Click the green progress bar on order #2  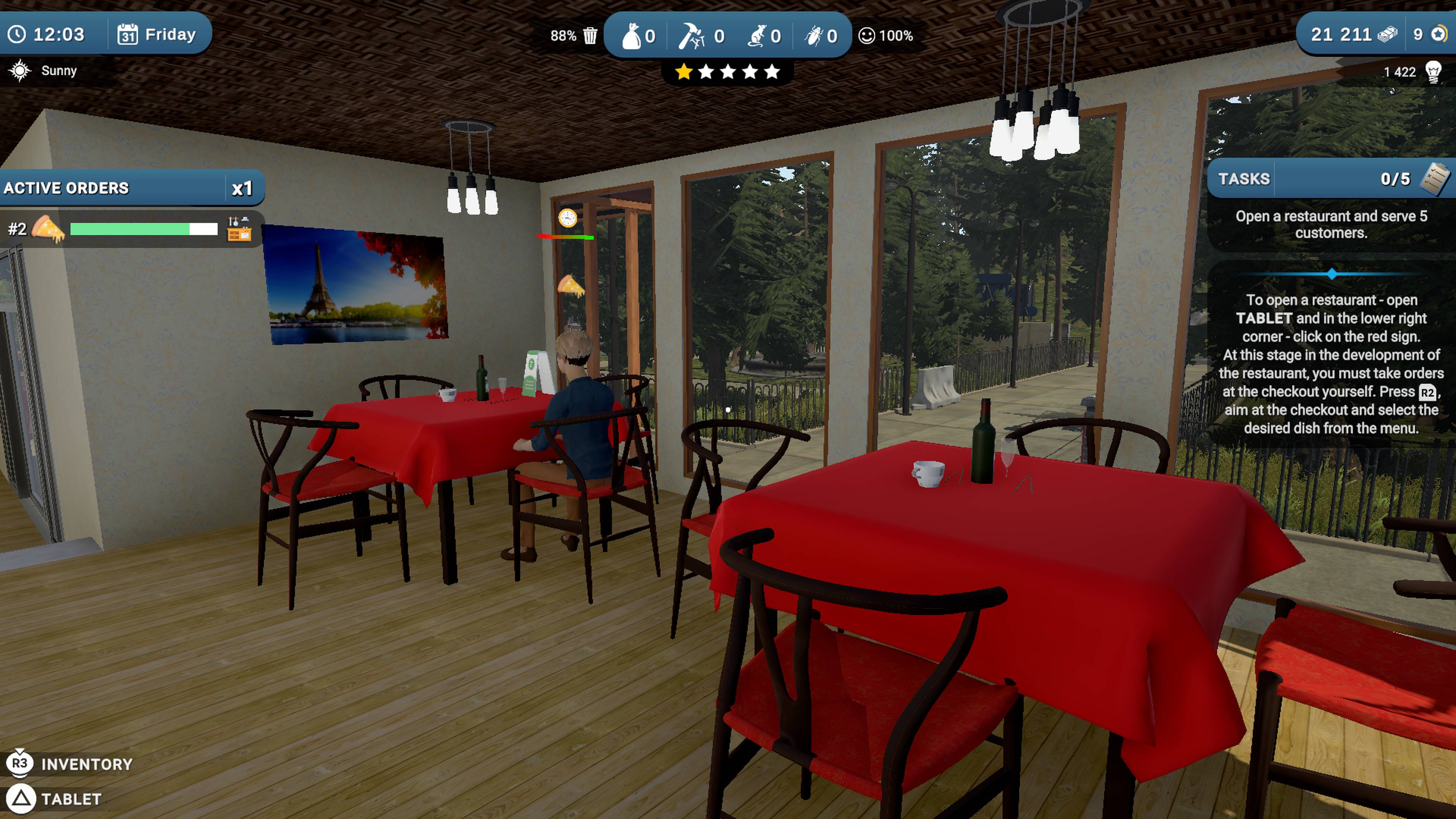click(129, 229)
